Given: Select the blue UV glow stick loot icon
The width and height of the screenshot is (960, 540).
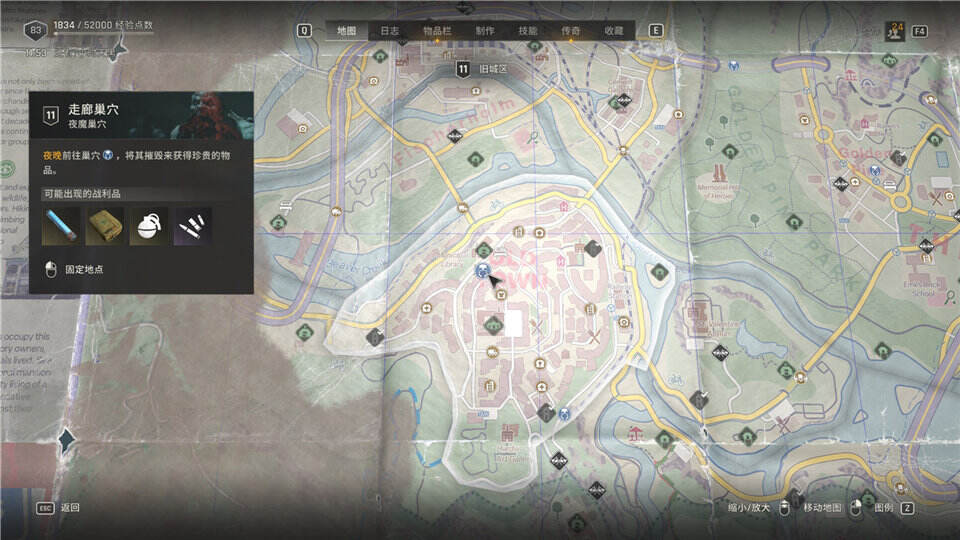Looking at the screenshot, I should click(x=61, y=226).
